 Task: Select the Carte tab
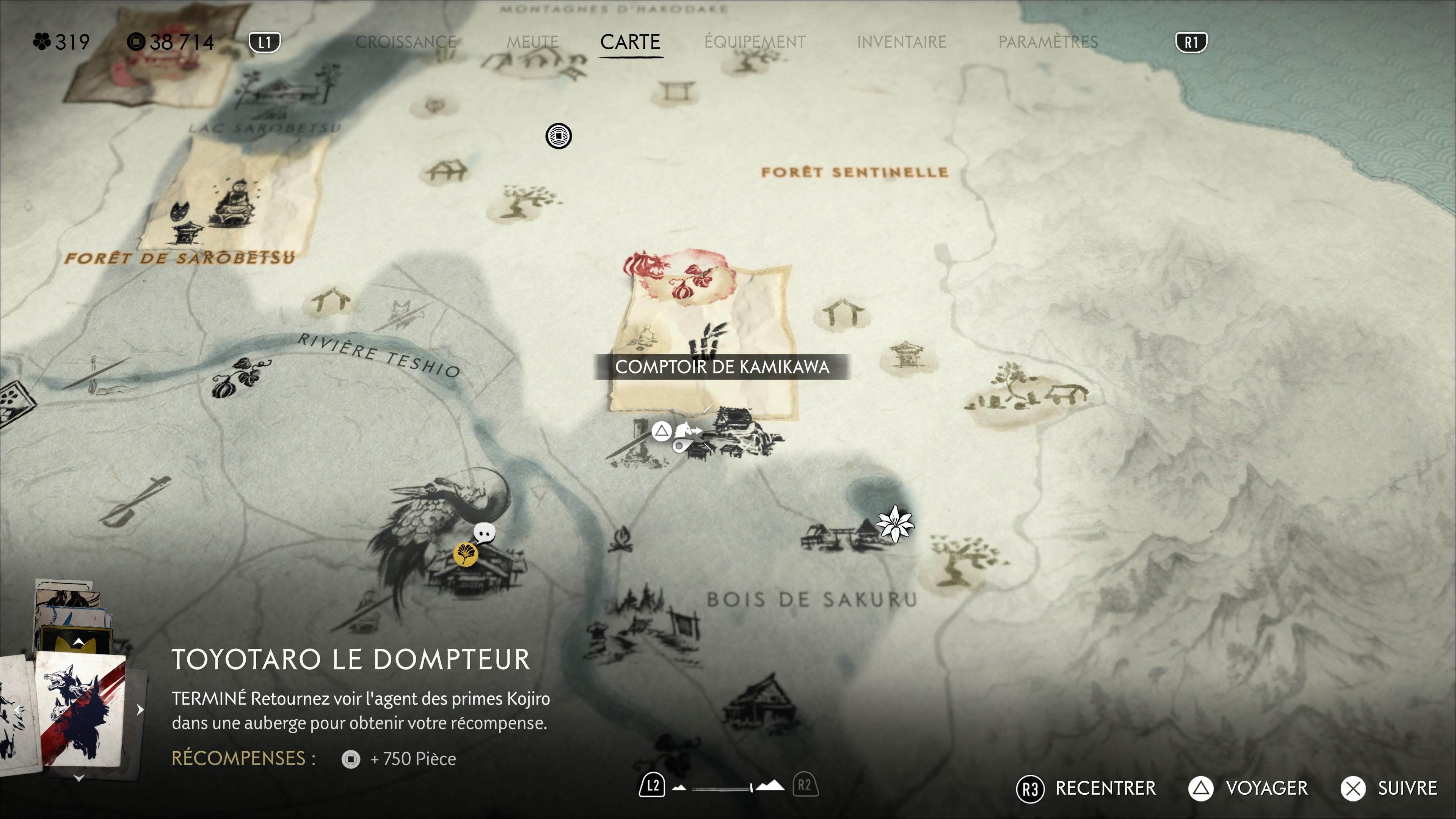(630, 42)
